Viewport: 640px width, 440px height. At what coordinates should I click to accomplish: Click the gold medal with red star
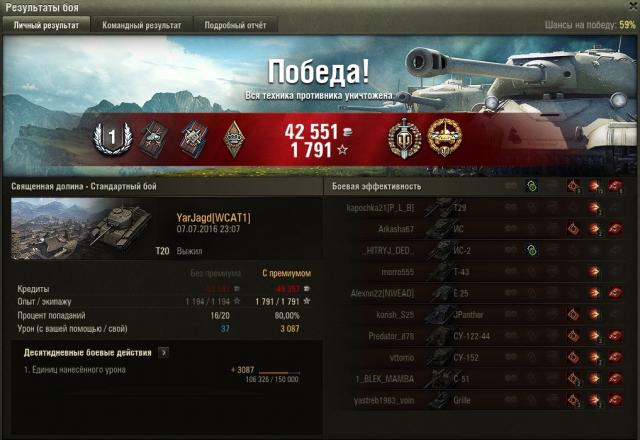click(443, 137)
